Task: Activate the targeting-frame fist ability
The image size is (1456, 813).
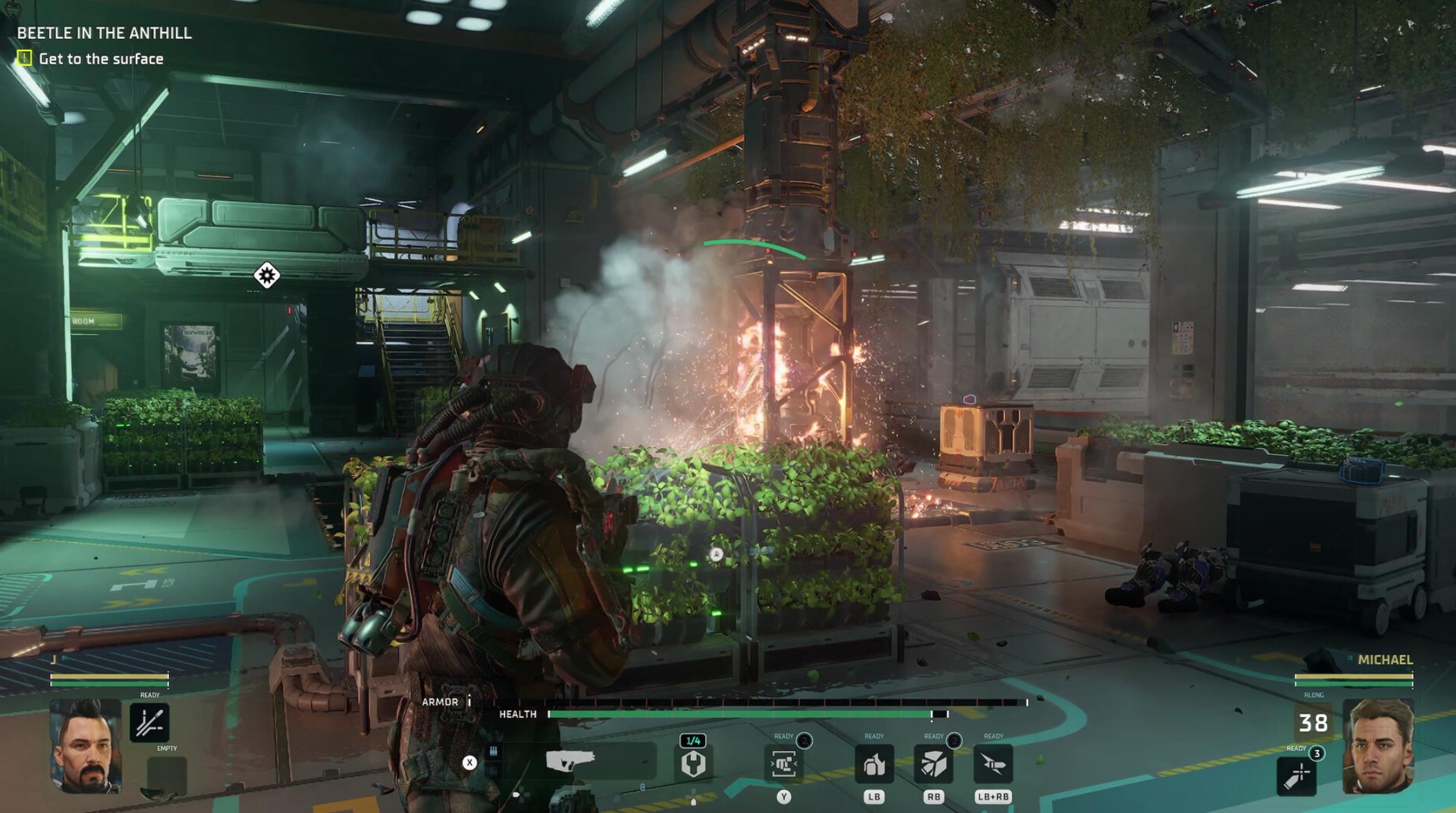Action: pyautogui.click(x=784, y=765)
